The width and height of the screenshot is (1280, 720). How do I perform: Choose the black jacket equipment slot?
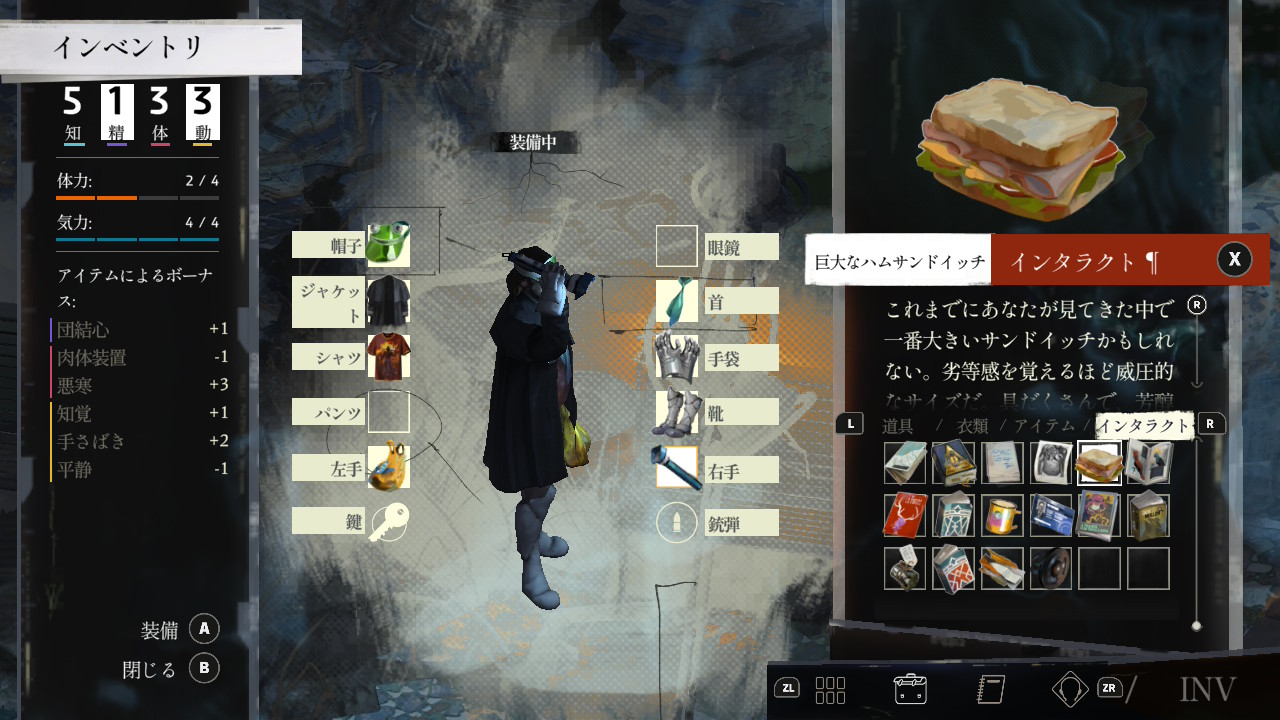click(x=388, y=301)
